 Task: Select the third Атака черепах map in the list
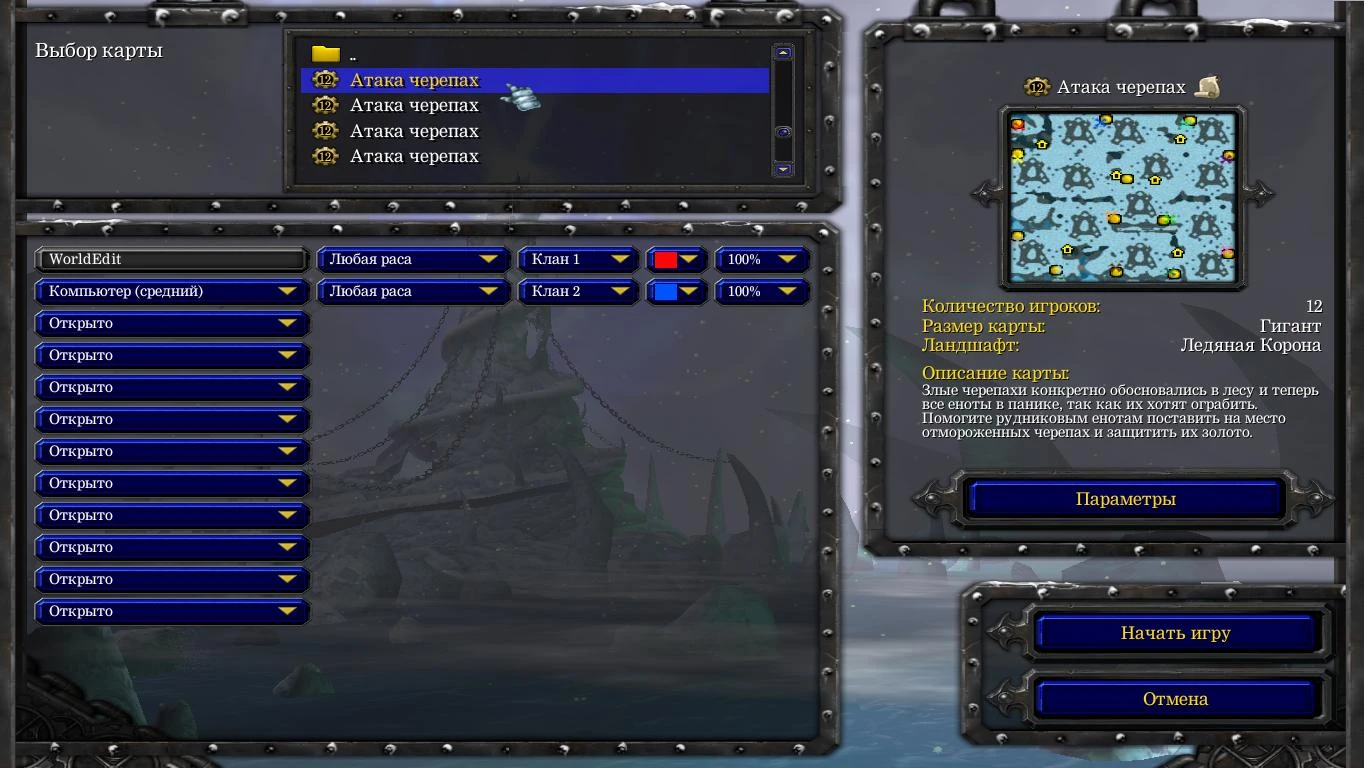click(x=412, y=130)
